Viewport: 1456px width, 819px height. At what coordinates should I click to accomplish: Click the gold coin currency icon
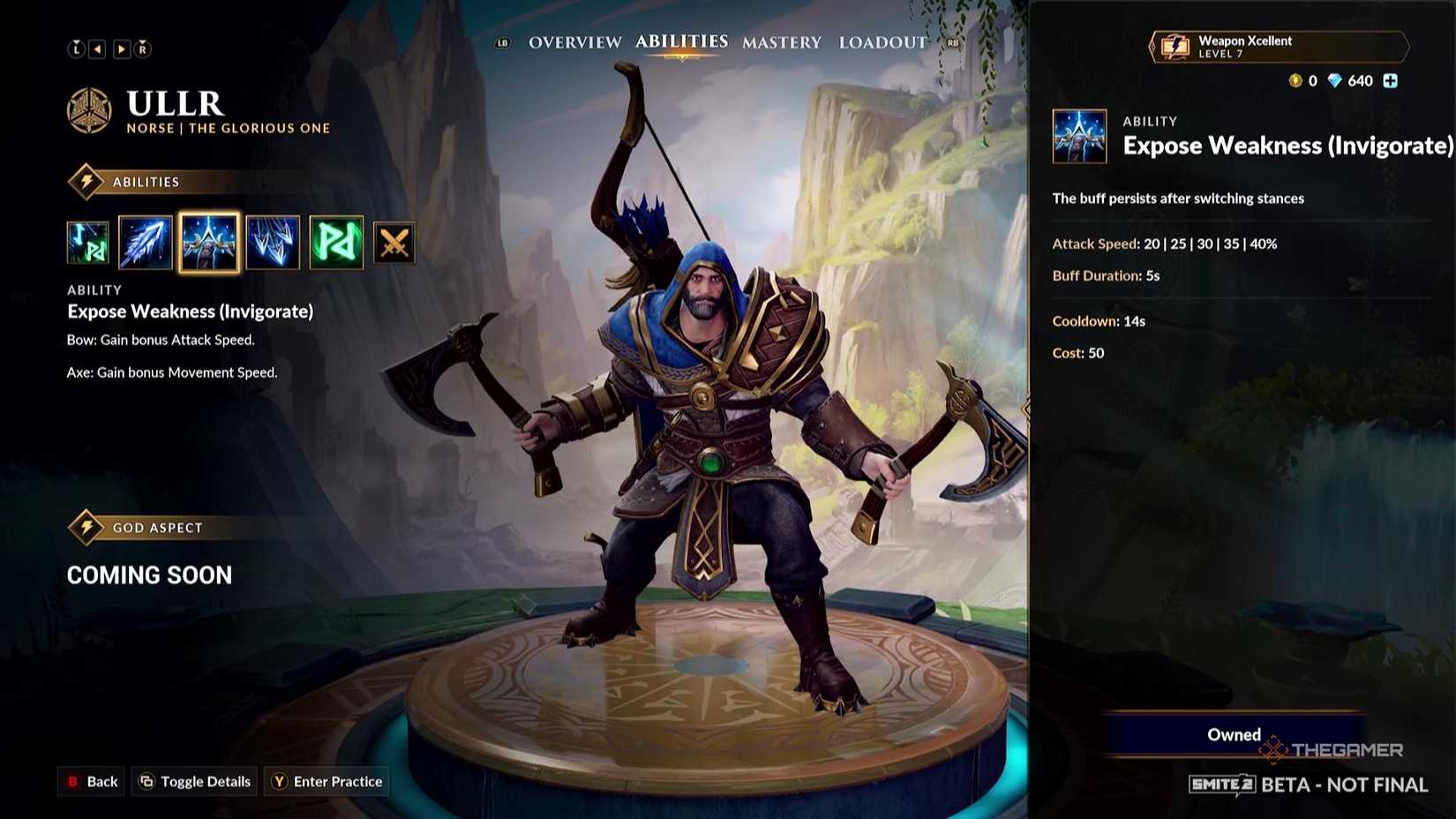click(x=1295, y=80)
